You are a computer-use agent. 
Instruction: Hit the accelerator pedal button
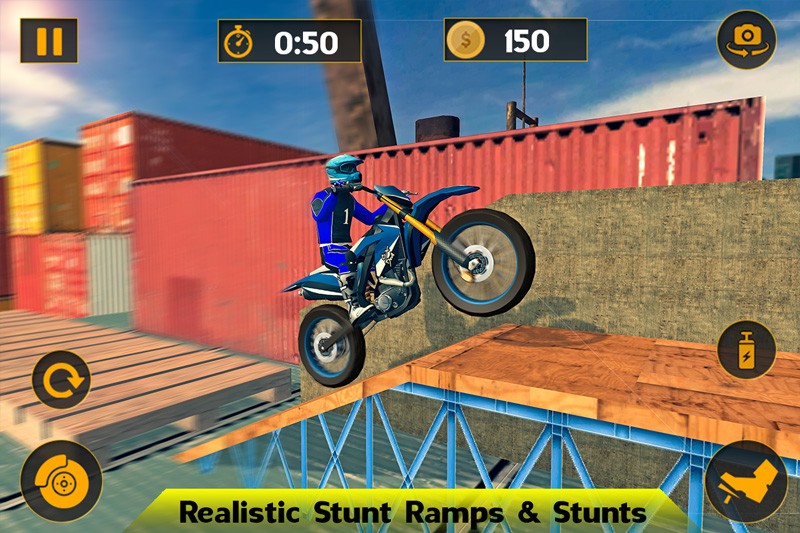(x=746, y=481)
